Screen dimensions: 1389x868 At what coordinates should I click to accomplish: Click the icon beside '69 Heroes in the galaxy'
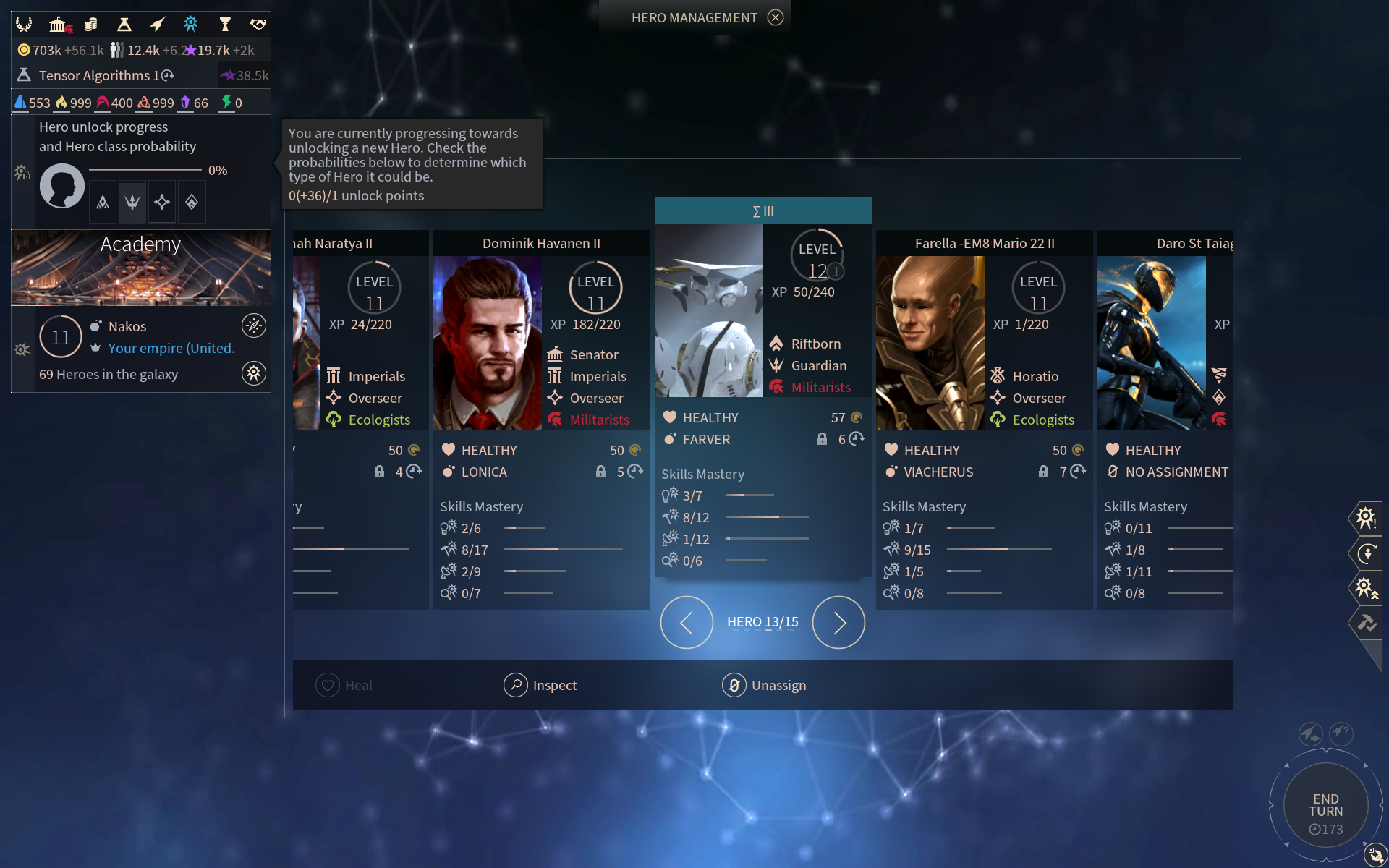click(x=253, y=374)
